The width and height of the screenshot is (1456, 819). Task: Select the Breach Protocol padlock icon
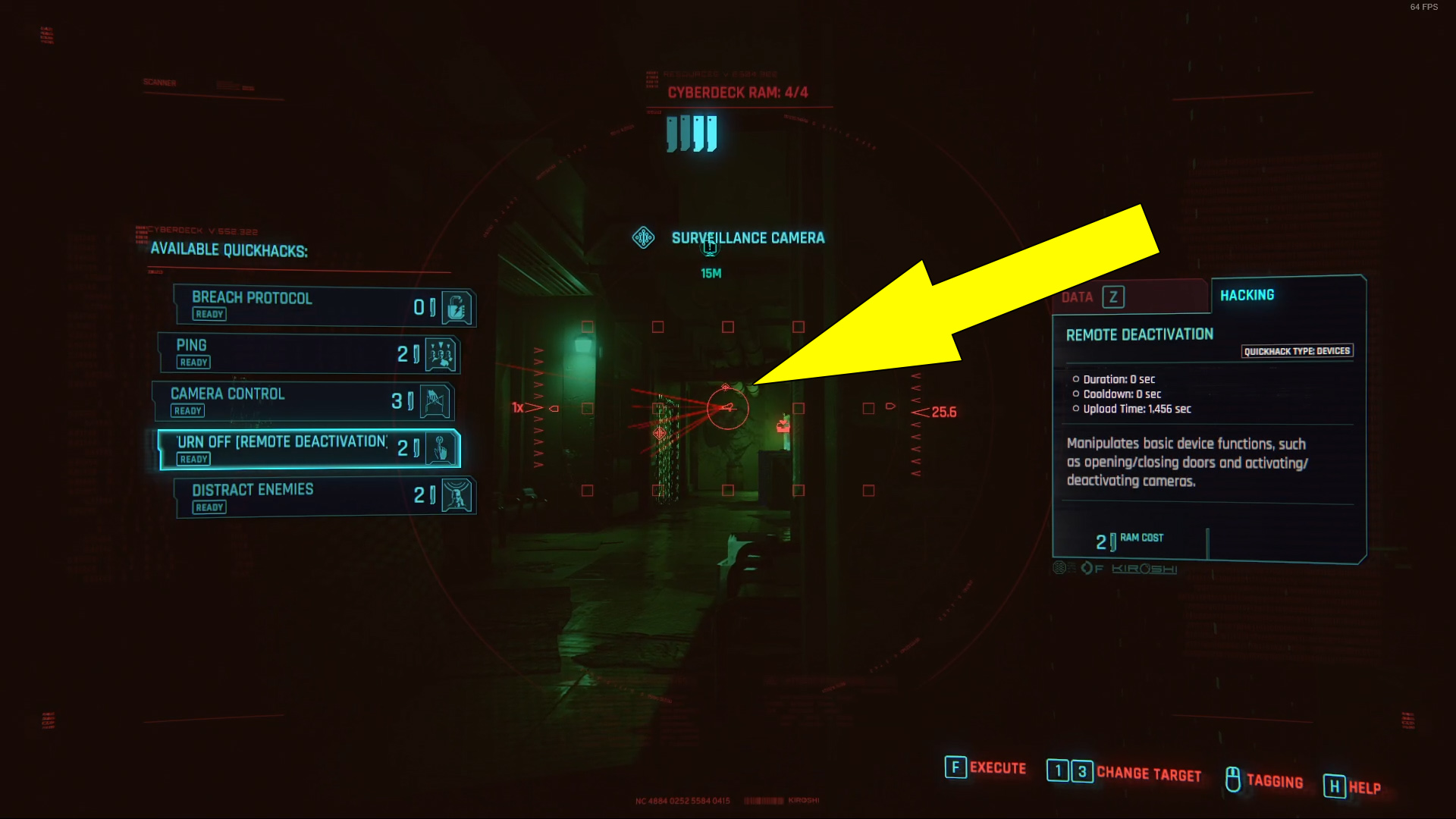click(x=455, y=306)
